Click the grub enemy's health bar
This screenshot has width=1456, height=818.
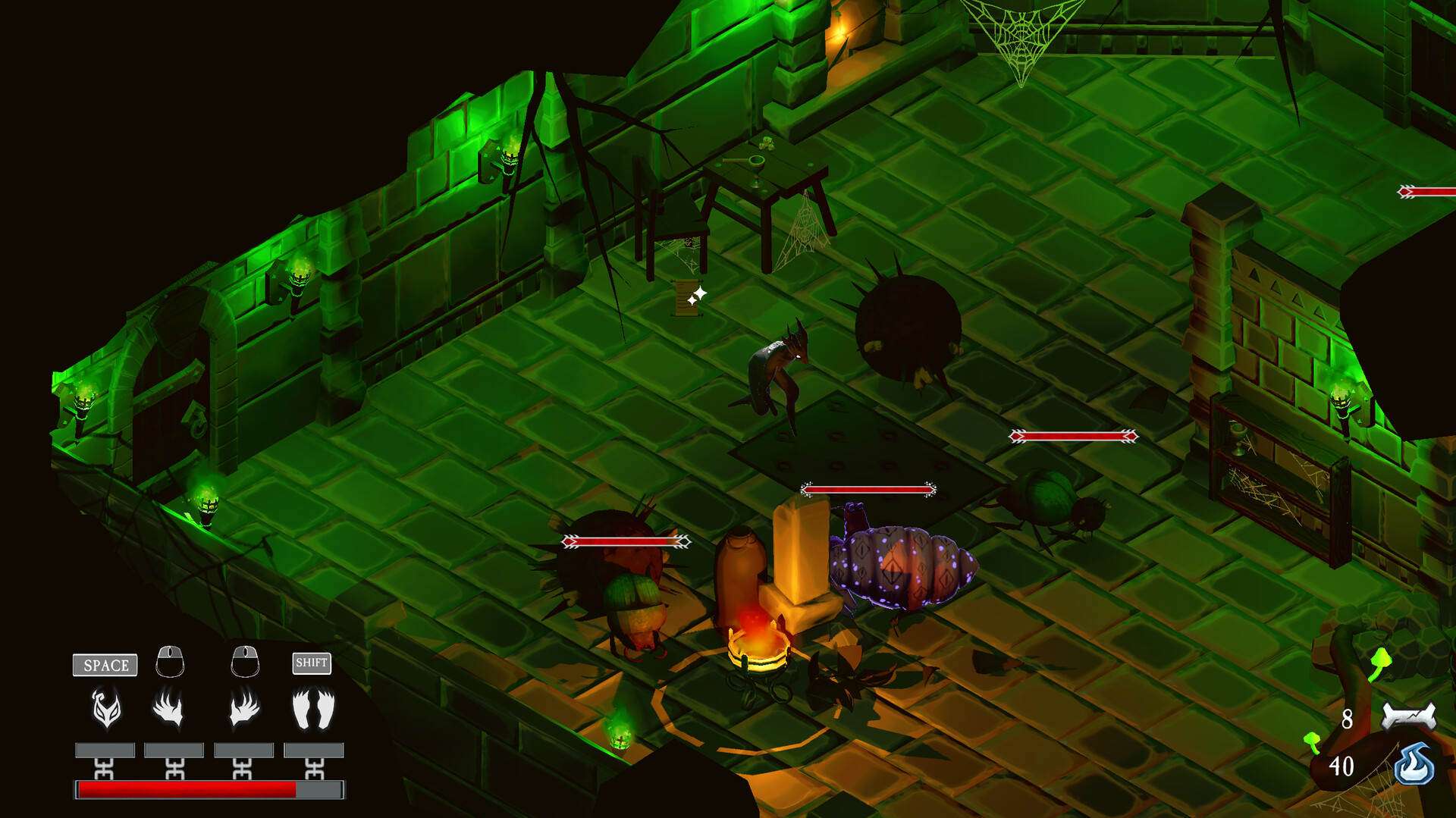pyautogui.click(x=868, y=487)
